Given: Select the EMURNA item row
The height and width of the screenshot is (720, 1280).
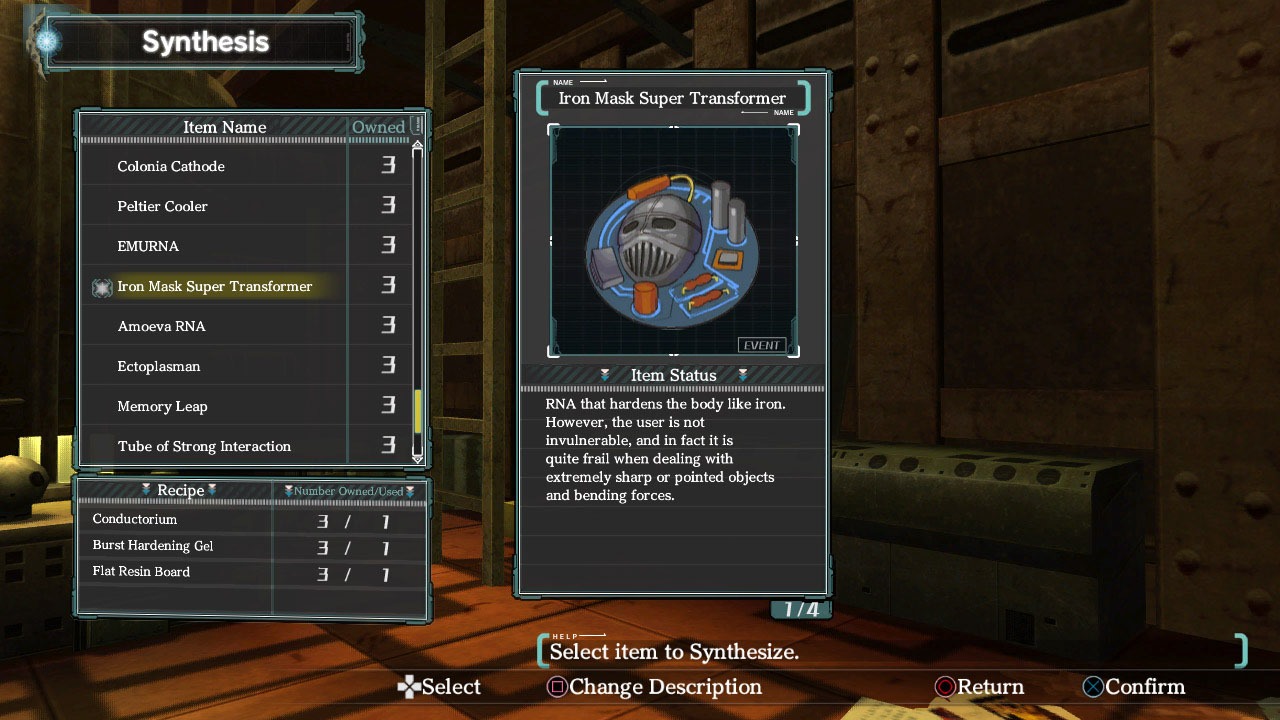Looking at the screenshot, I should 148,246.
